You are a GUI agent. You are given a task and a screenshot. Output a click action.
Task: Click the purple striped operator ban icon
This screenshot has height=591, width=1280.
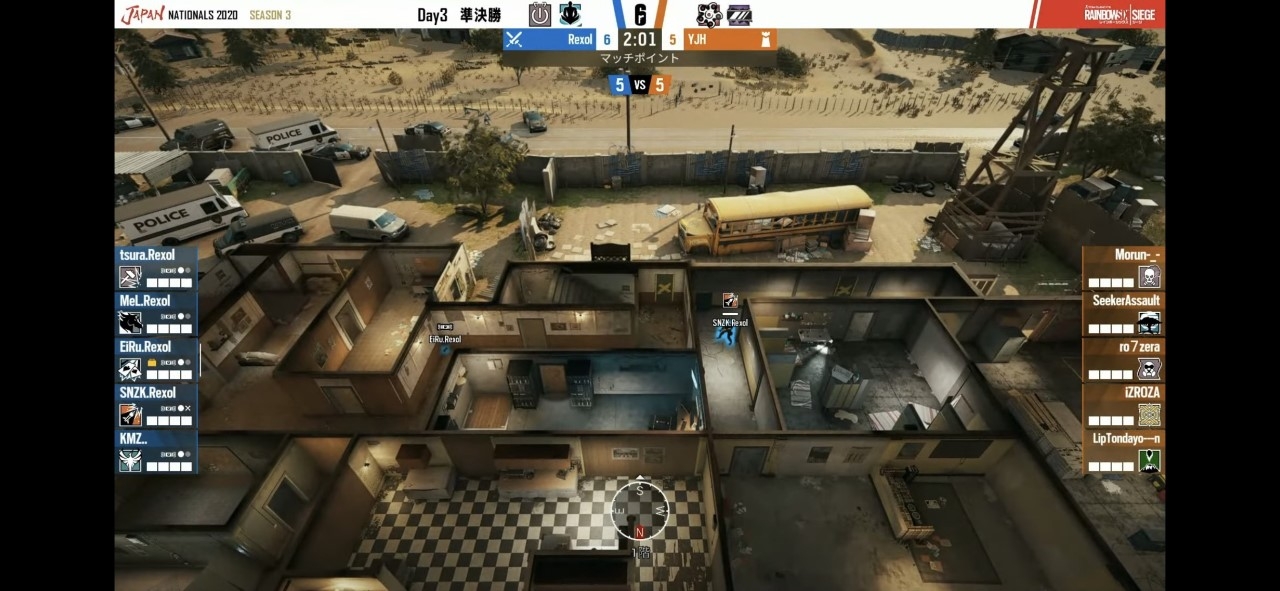(739, 15)
